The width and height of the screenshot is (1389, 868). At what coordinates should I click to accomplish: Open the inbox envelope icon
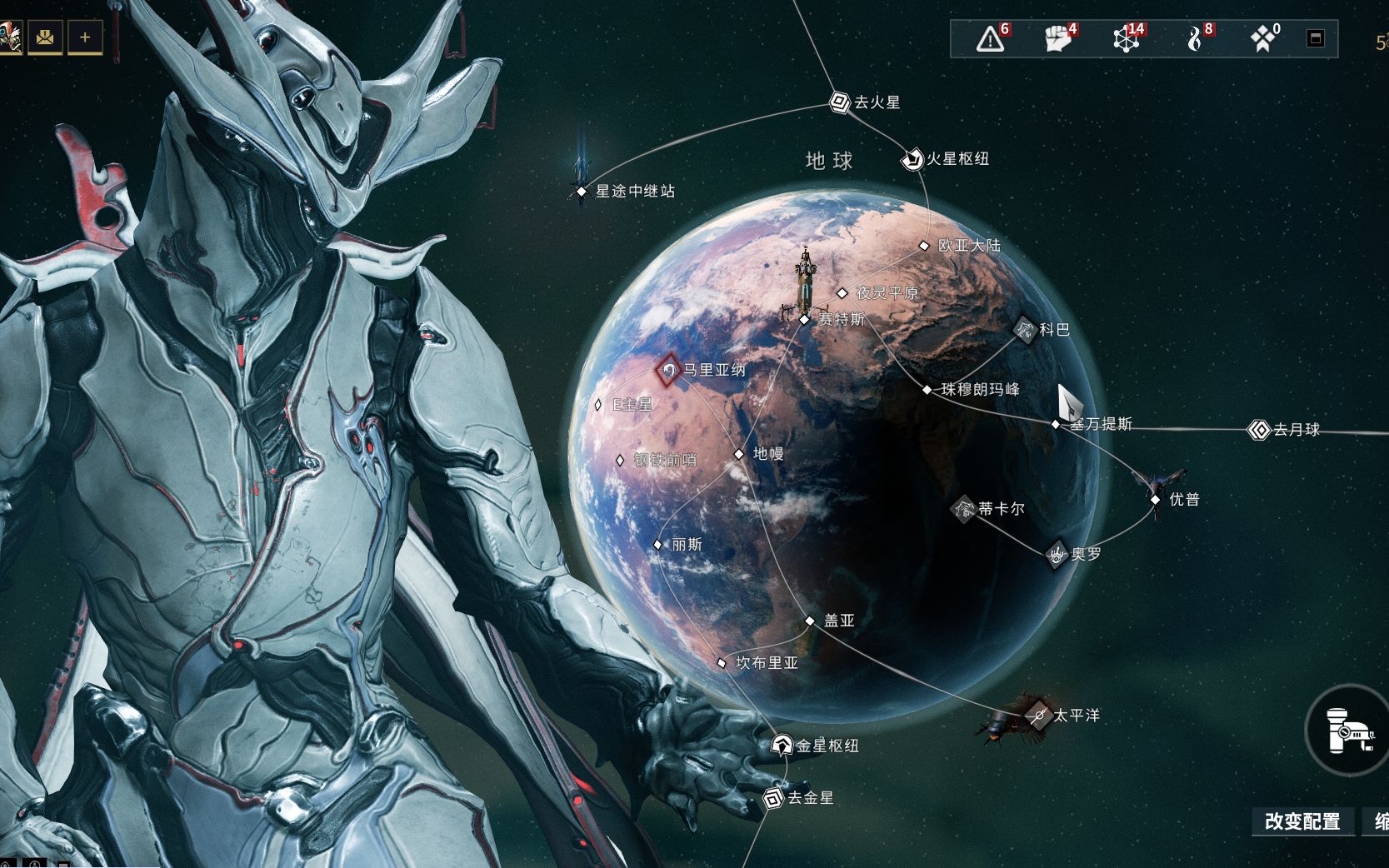point(45,37)
